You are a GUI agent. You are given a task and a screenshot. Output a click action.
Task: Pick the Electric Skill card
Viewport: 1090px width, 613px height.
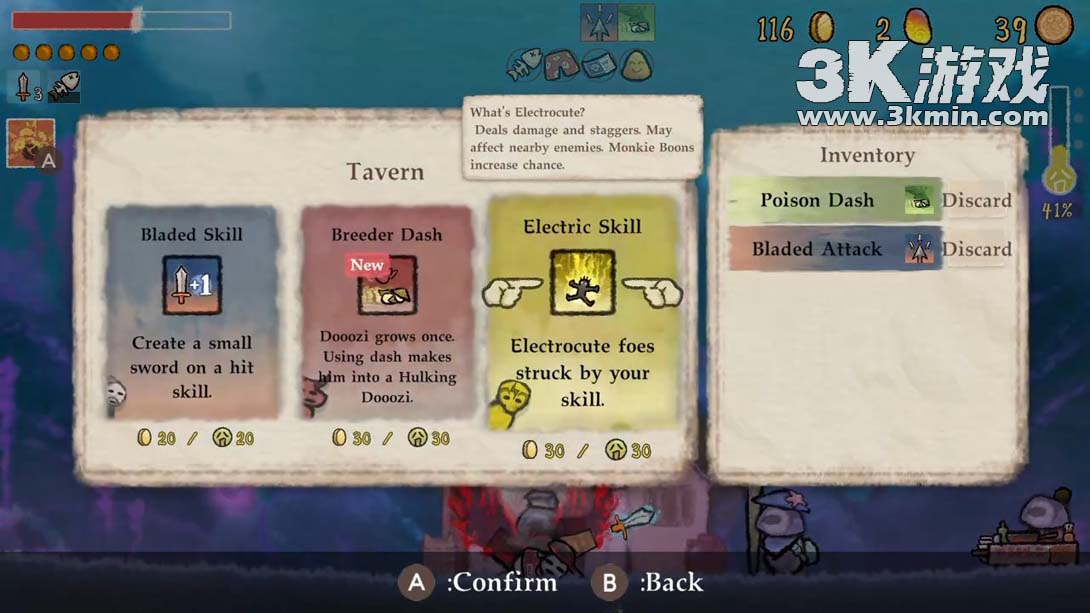point(582,311)
